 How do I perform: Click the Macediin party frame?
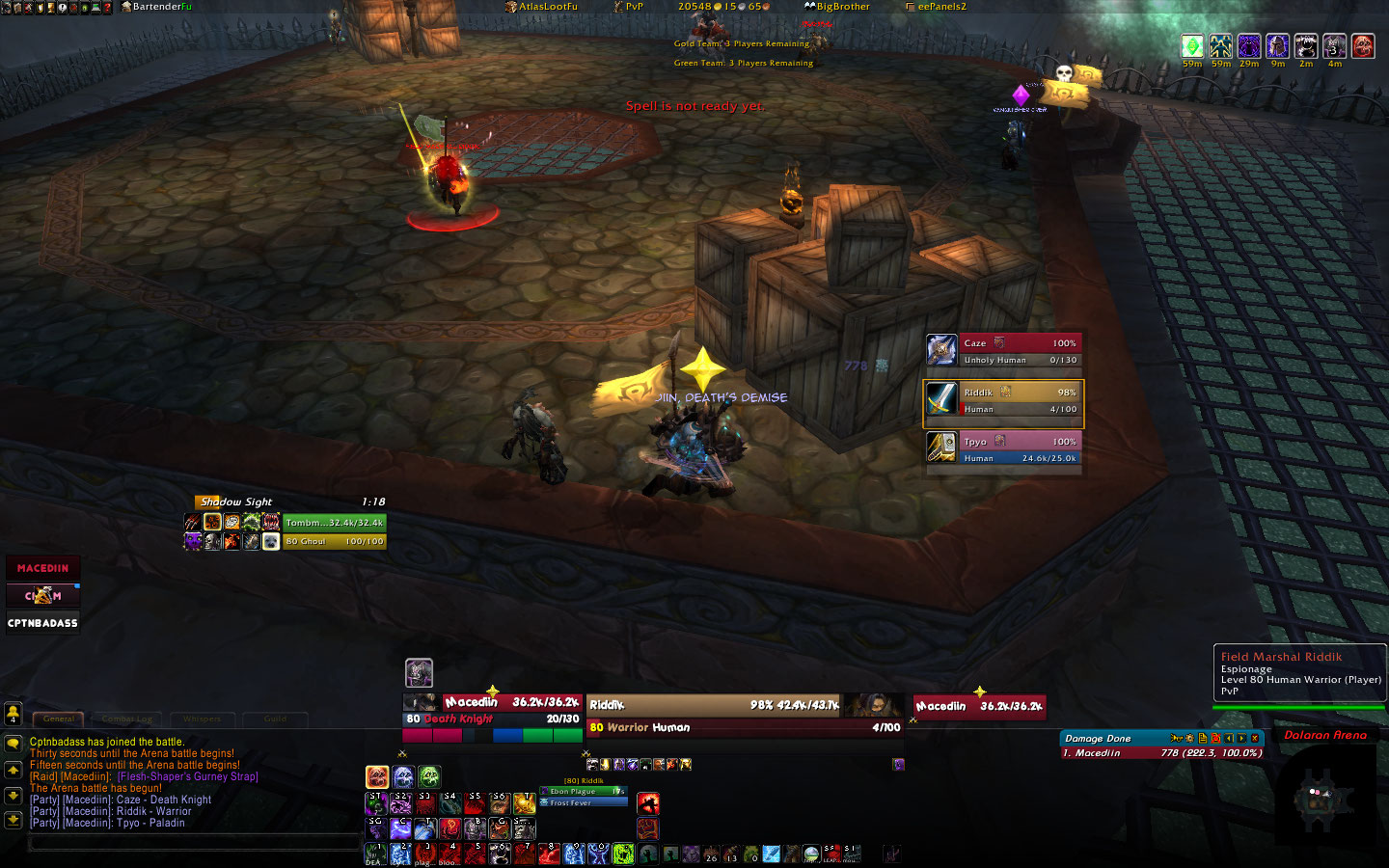43,568
